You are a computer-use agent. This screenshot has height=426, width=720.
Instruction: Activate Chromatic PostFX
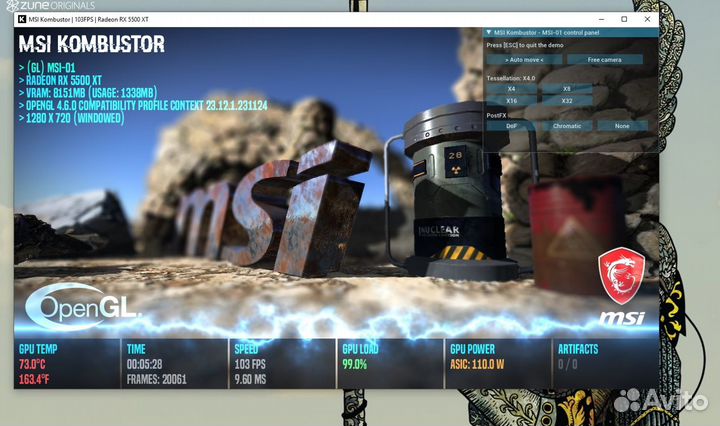[566, 126]
